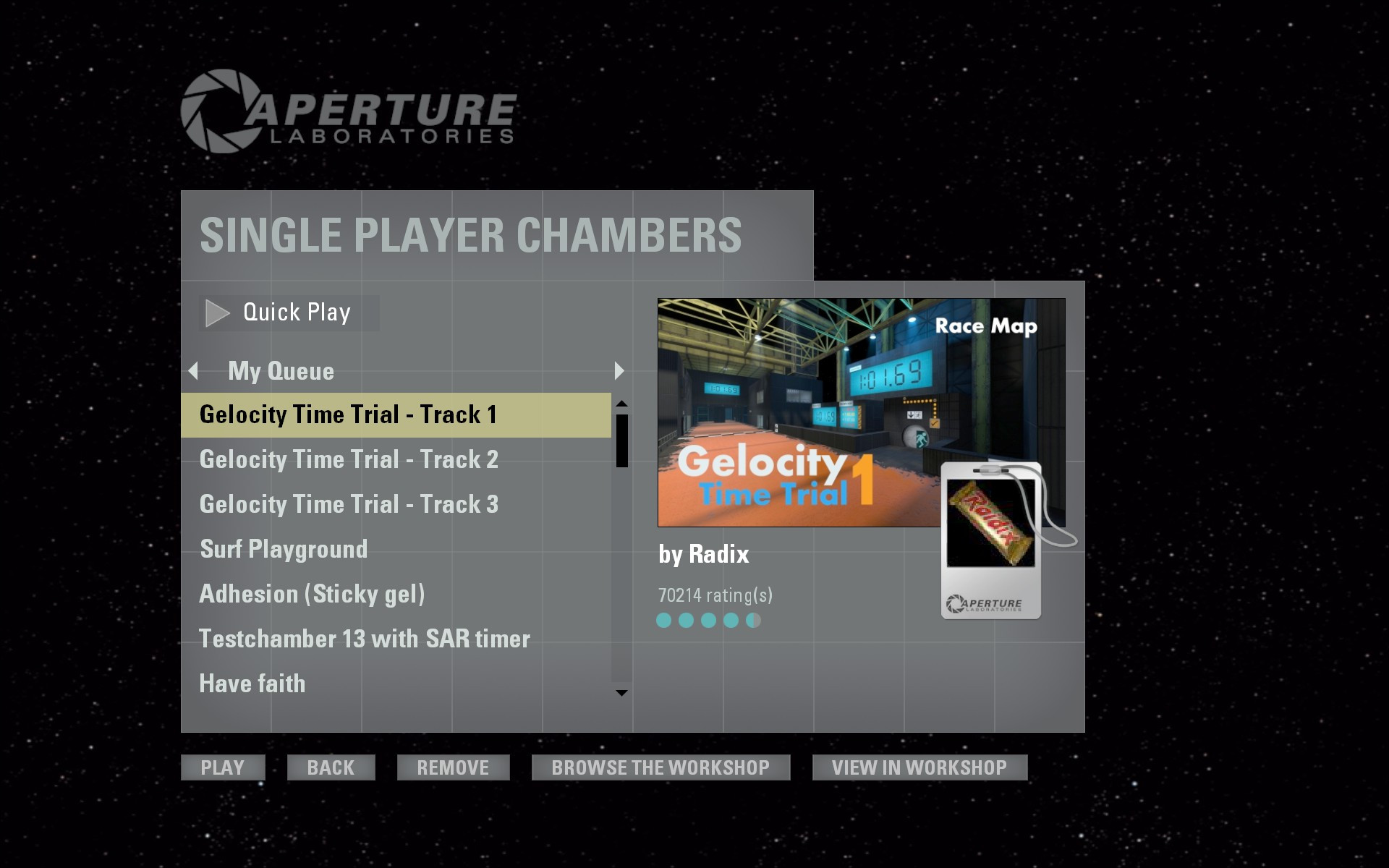Image resolution: width=1389 pixels, height=868 pixels.
Task: Click the scrollbar down arrow
Action: coord(621,693)
